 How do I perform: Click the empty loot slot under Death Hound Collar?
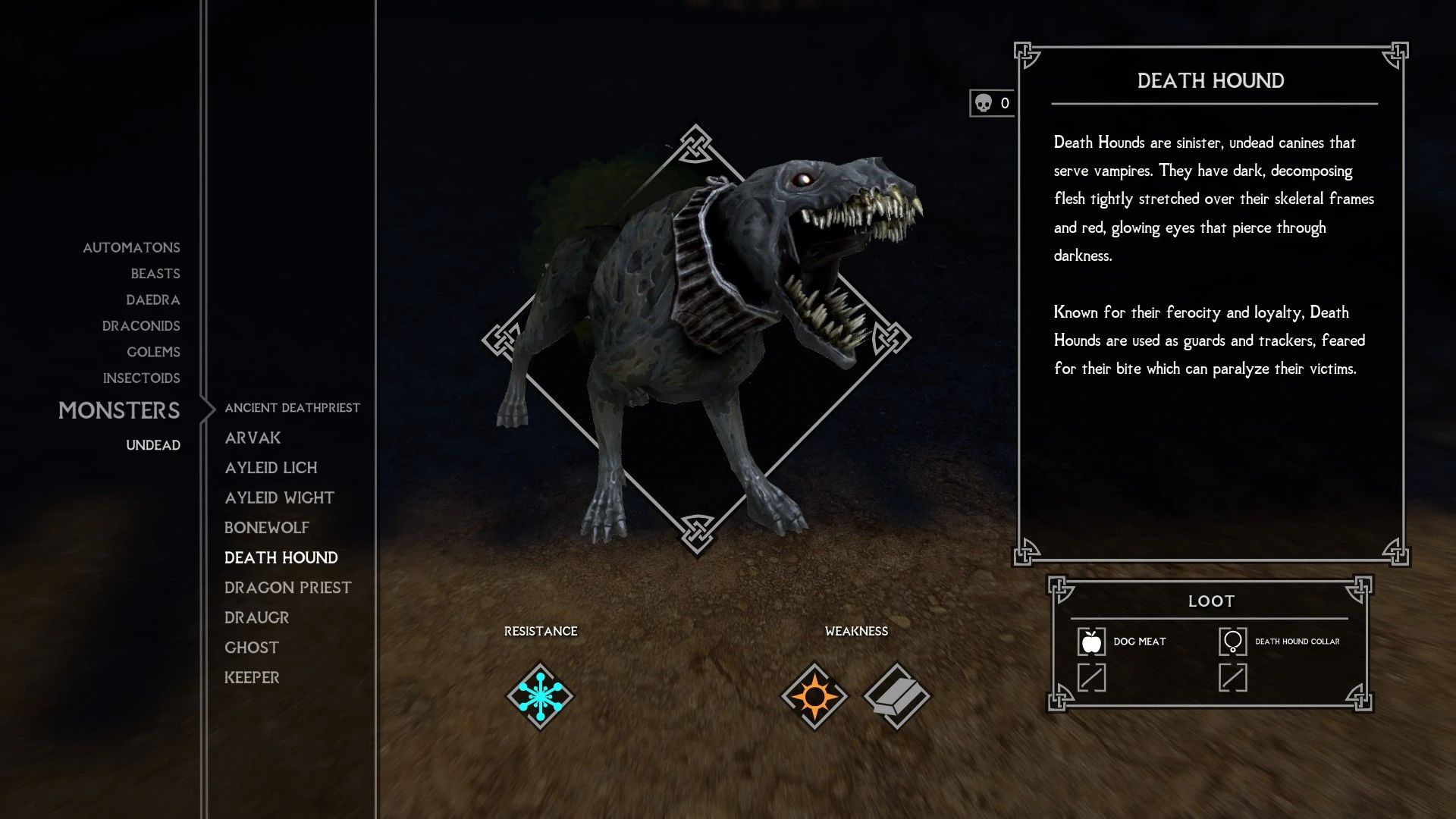1235,677
